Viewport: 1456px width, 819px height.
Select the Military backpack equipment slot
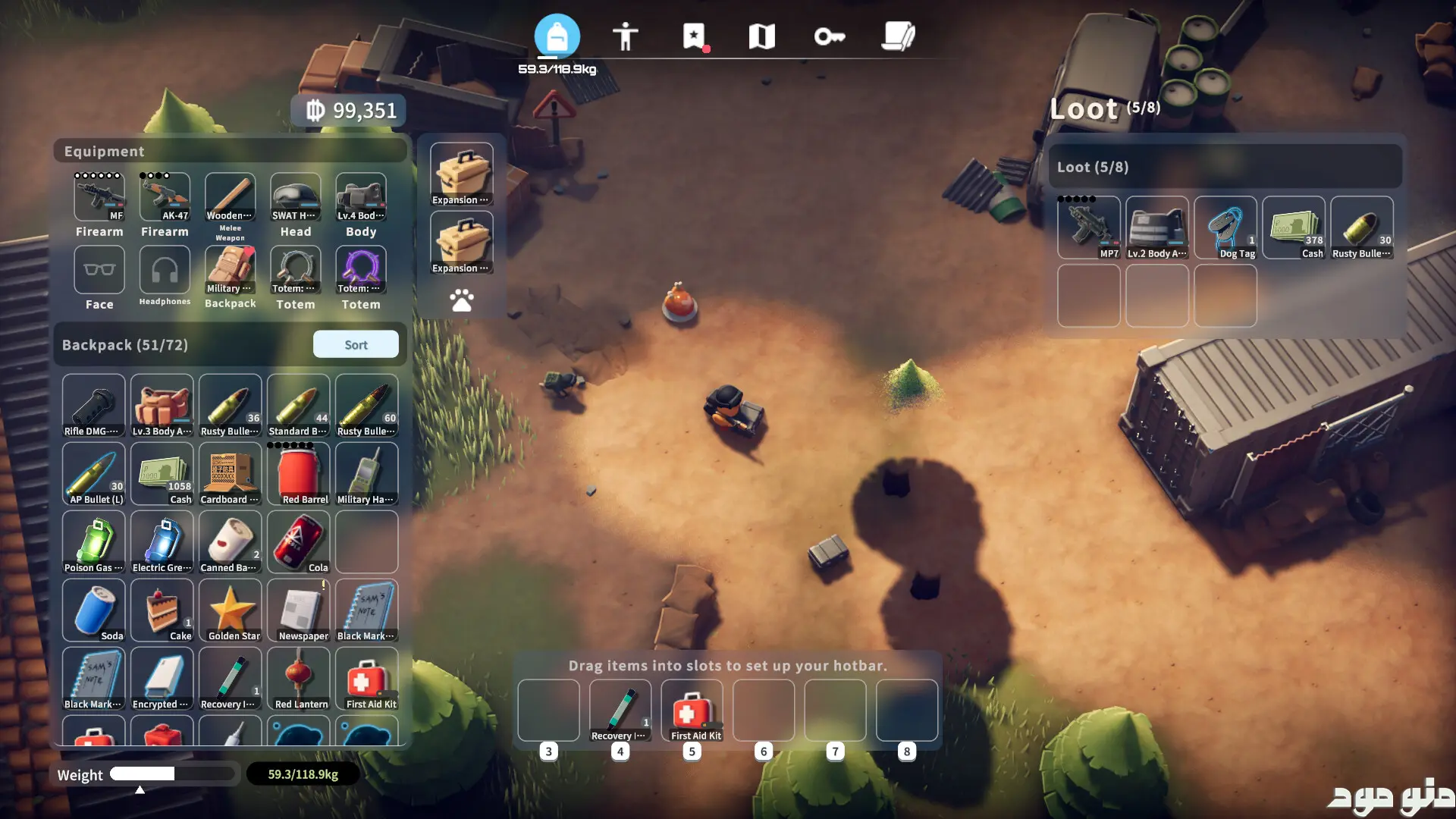[230, 270]
